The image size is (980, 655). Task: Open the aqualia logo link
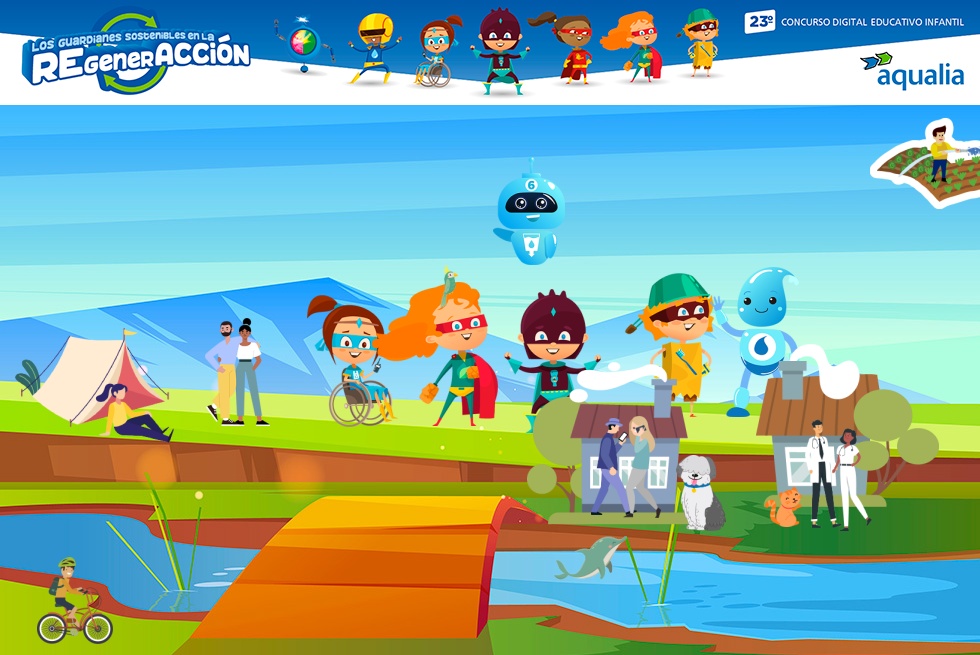[911, 70]
